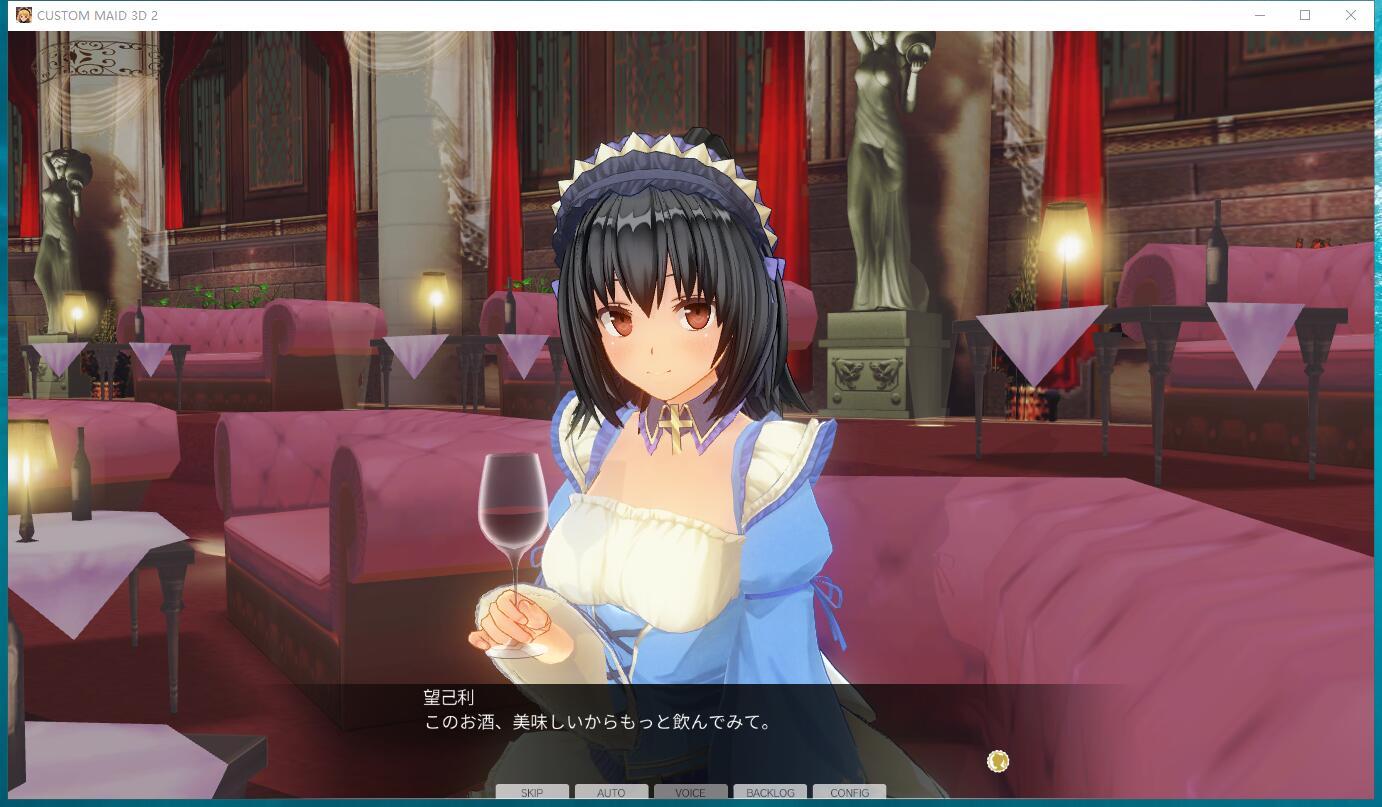Skip the current dialogue with SKIP

532,792
